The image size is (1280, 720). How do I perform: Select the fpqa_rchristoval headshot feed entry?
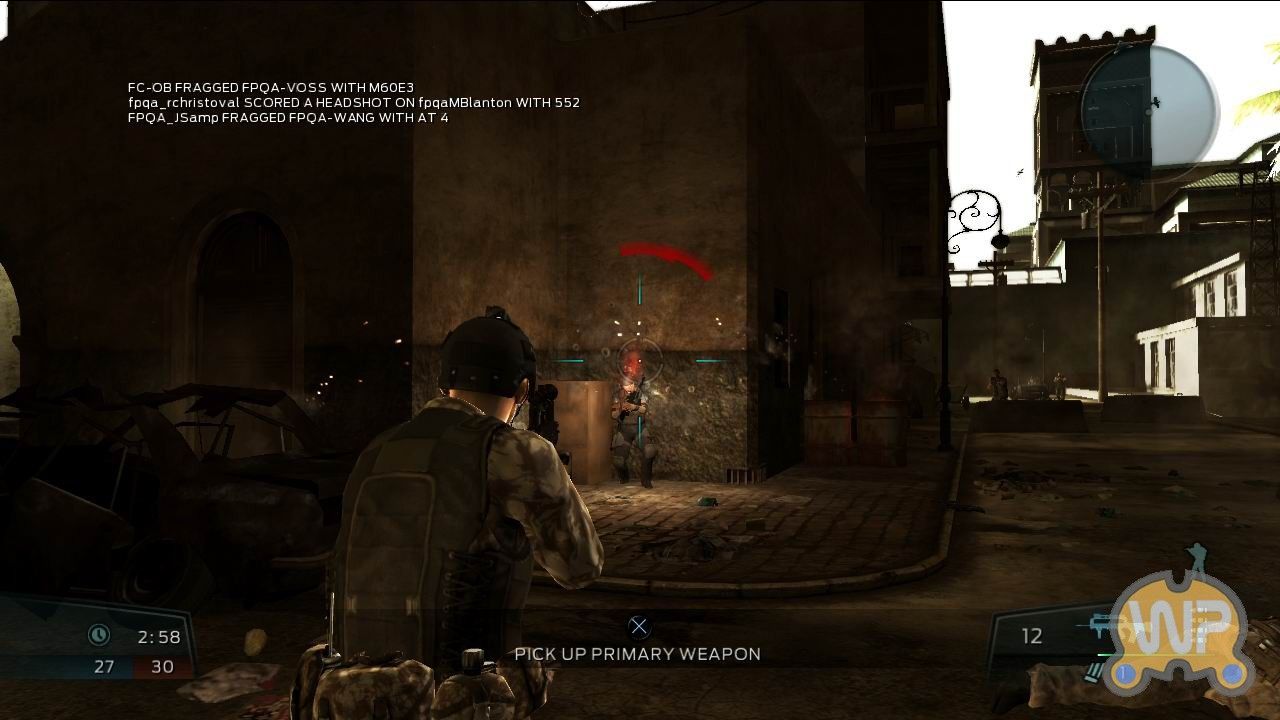(x=353, y=102)
